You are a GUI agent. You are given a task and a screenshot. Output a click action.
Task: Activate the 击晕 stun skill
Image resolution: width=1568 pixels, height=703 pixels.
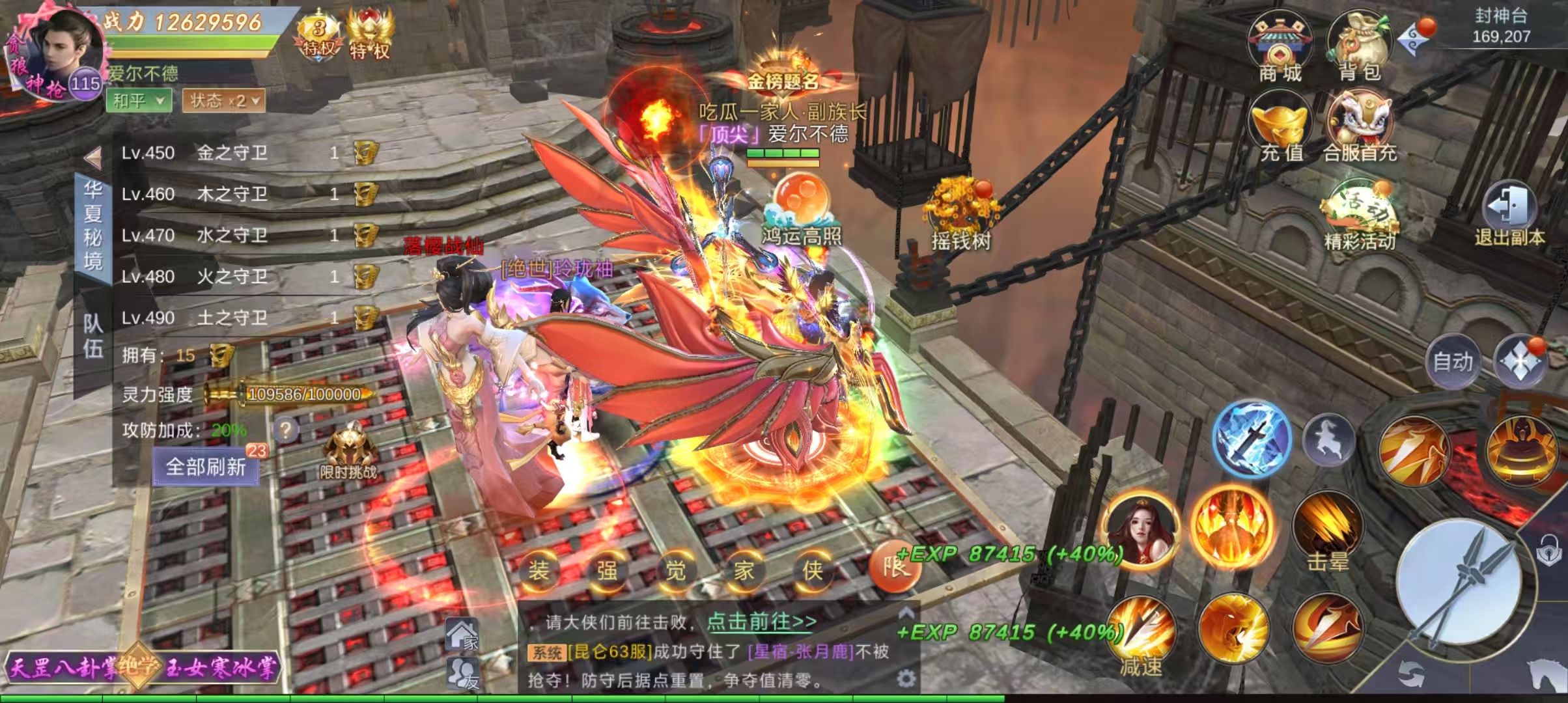click(1328, 531)
